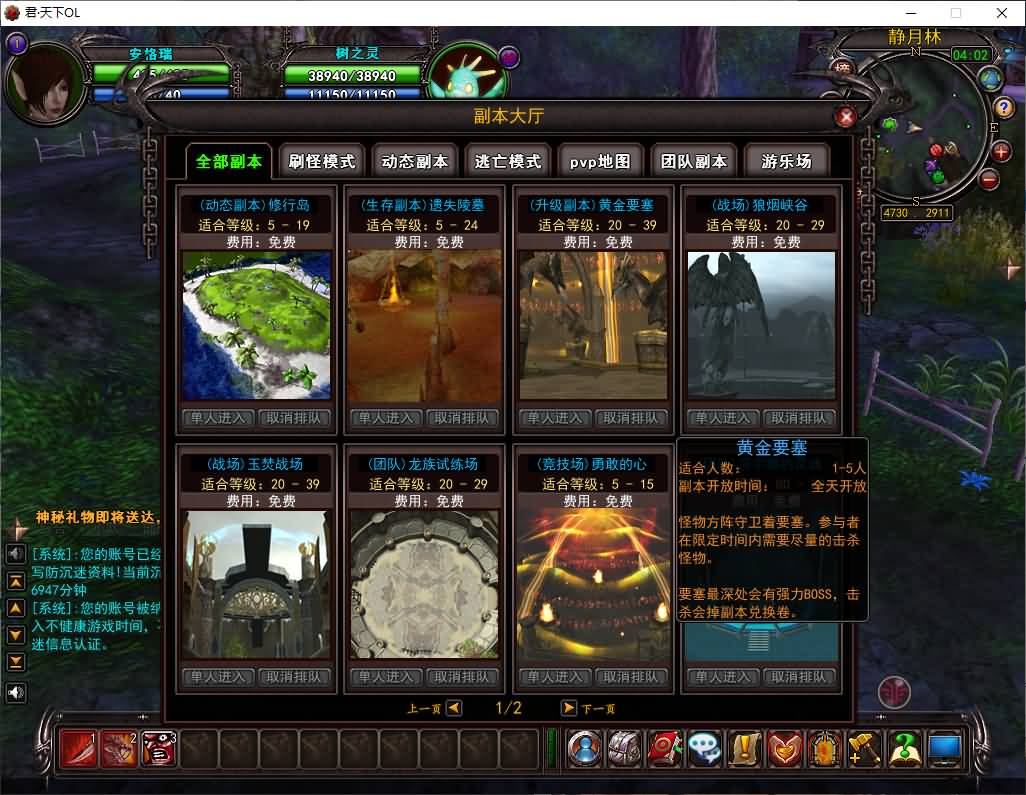This screenshot has width=1026, height=795.
Task: Show the pvp地图 tab
Action: click(600, 161)
